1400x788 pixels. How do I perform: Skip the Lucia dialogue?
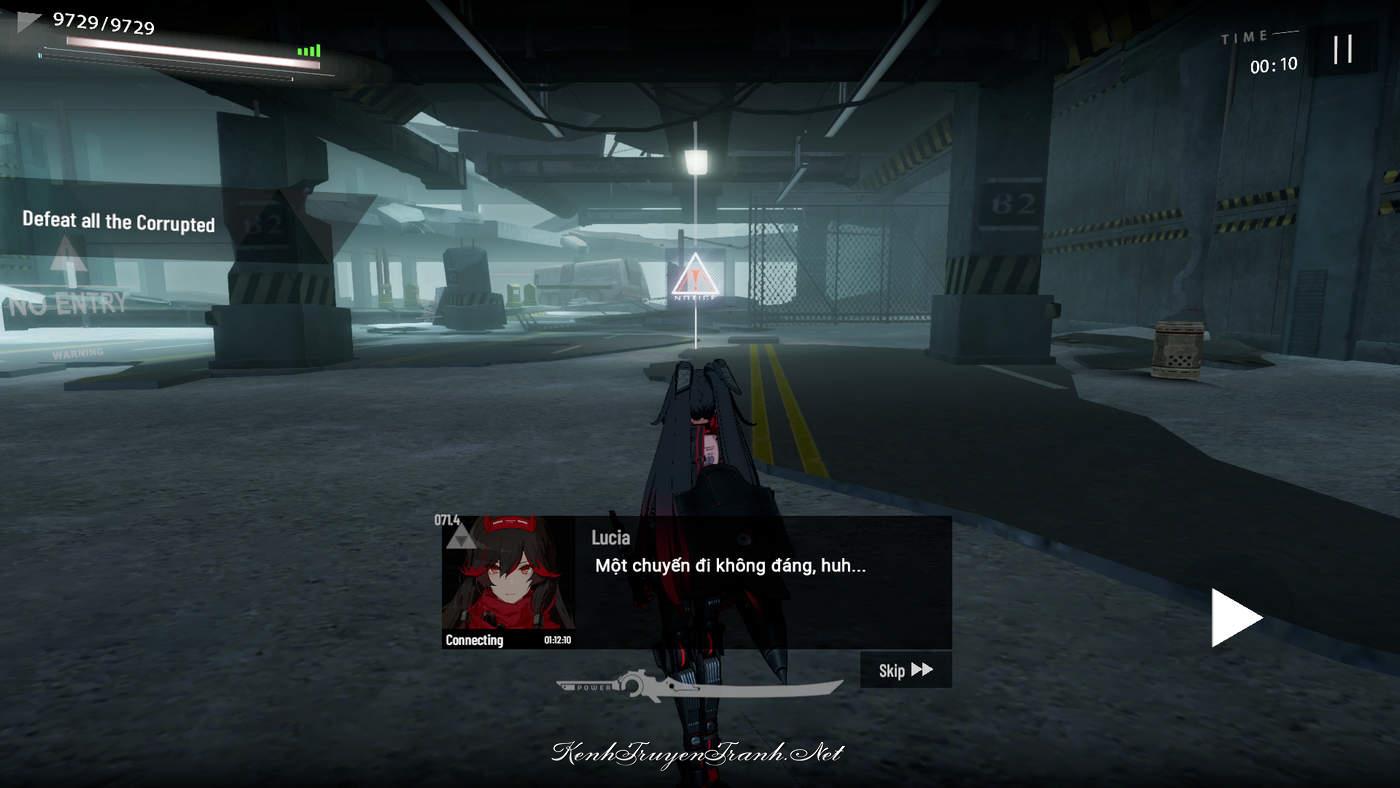pos(905,670)
